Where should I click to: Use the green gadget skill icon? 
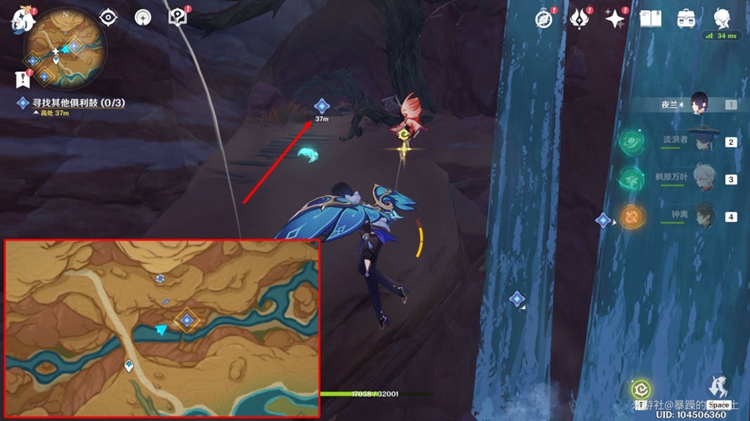coord(641,389)
